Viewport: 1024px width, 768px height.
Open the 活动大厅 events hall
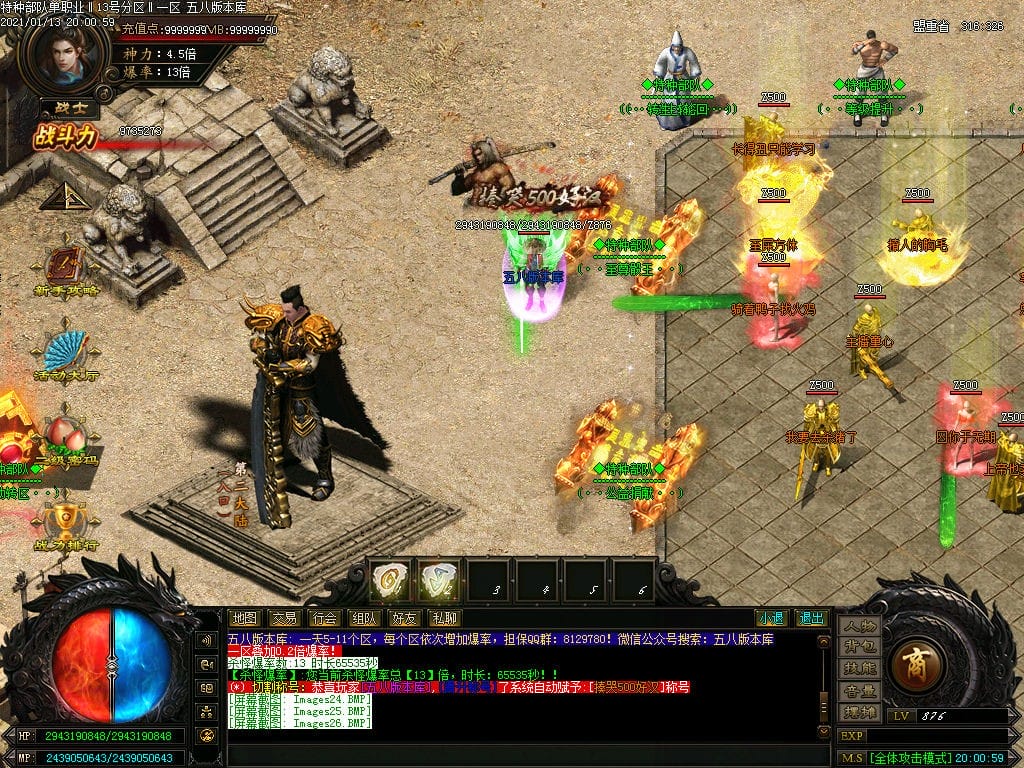click(x=66, y=352)
